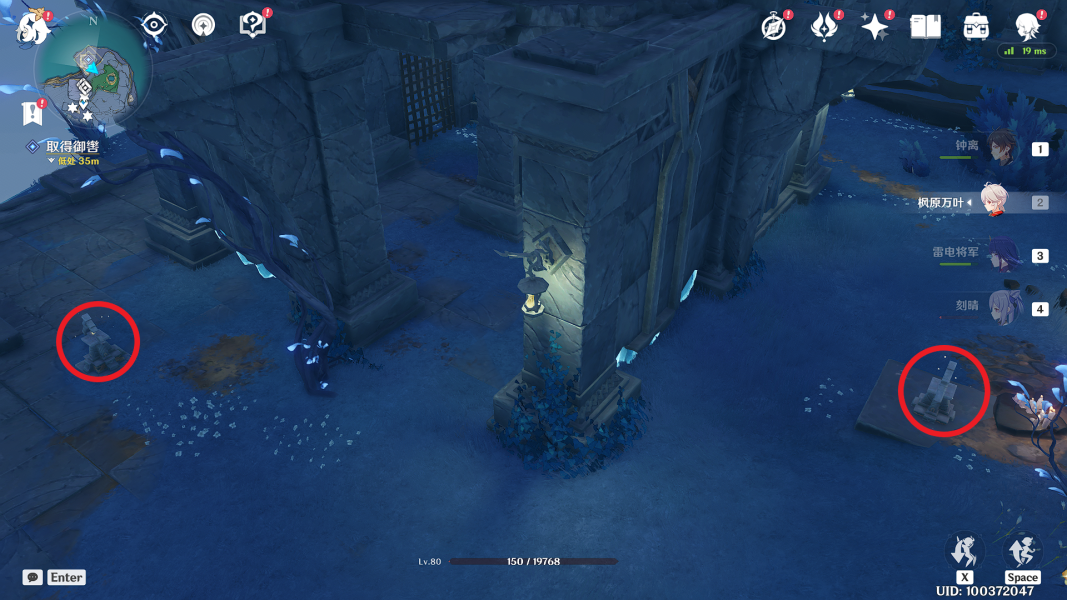Activate the eye-shaped elemental sight icon
Screen dimensions: 1067x600
154,26
